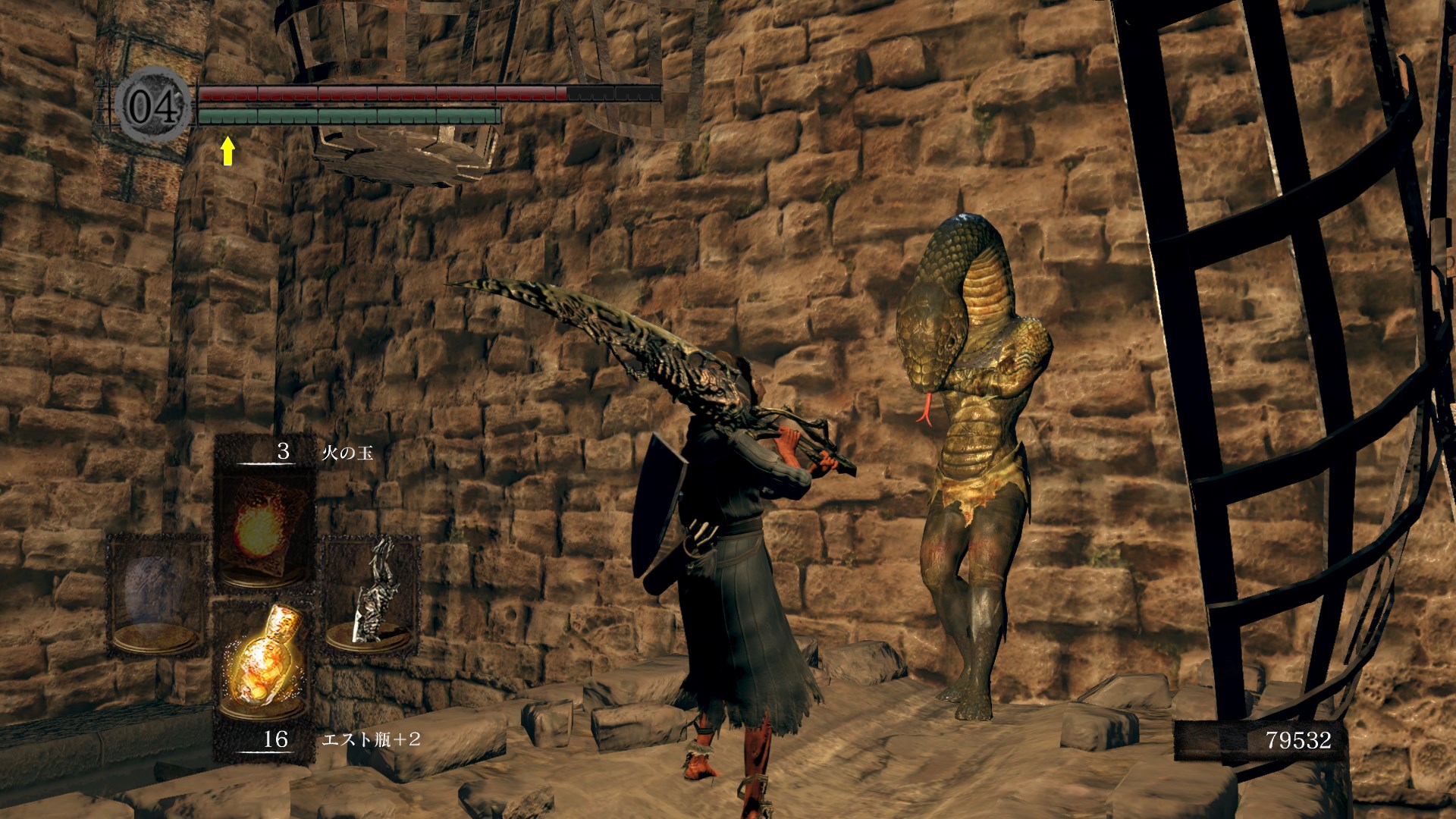Choose the right-hand bone weapon slot
This screenshot has height=819, width=1456.
pos(372,593)
